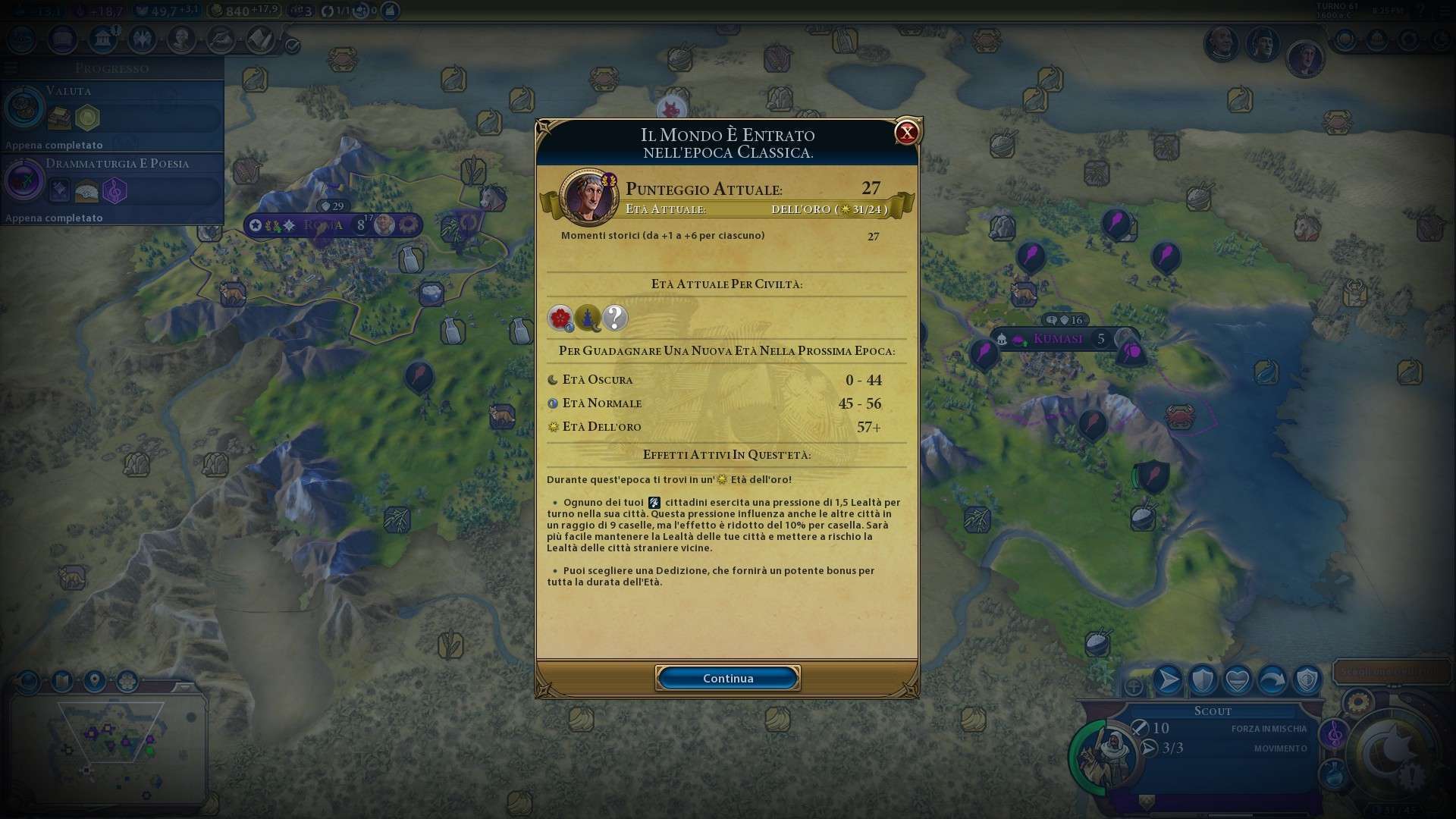Choose the Scout move-to arrow action

pos(1168,680)
